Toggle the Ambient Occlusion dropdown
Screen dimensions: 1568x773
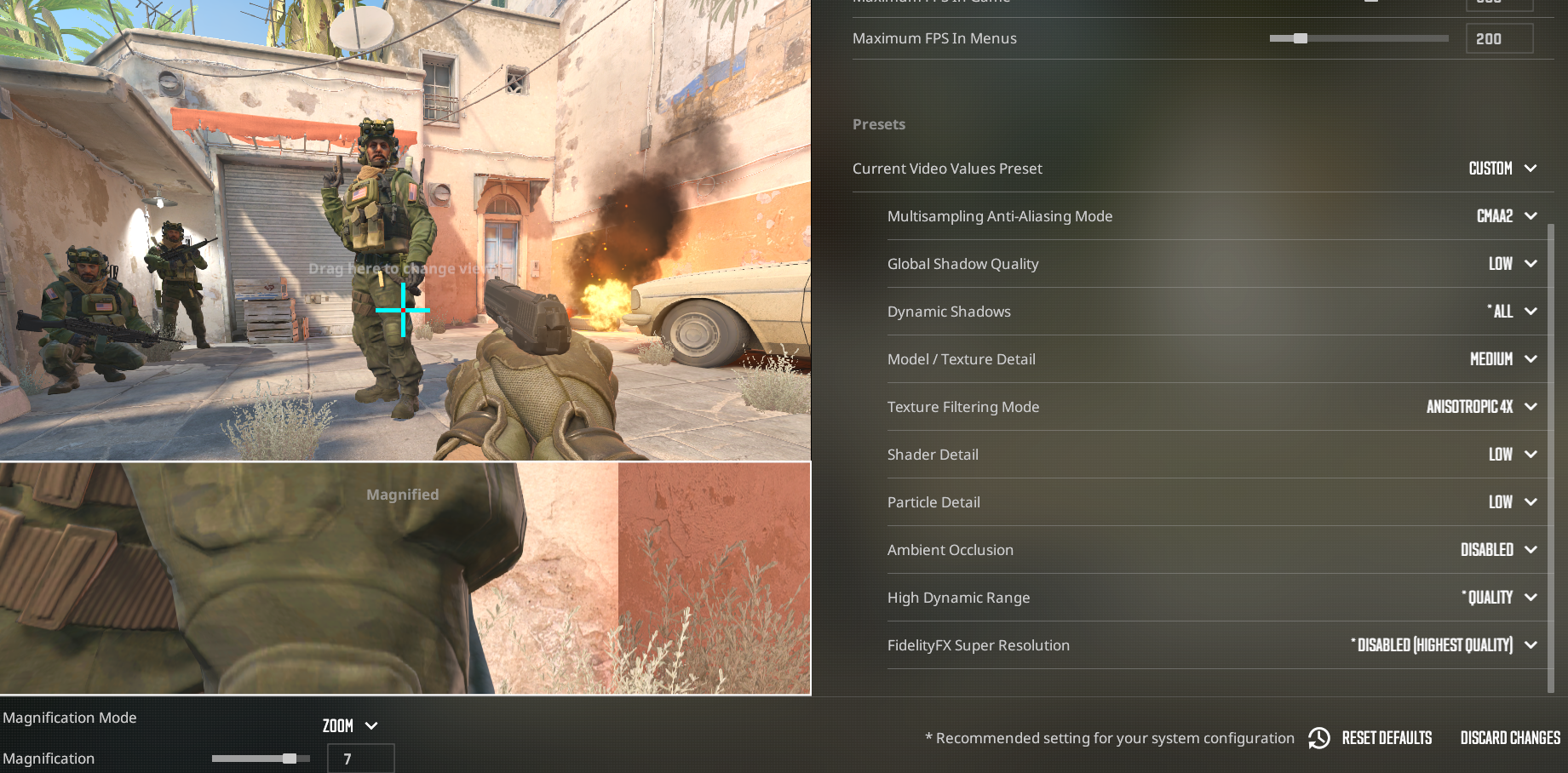tap(1497, 550)
